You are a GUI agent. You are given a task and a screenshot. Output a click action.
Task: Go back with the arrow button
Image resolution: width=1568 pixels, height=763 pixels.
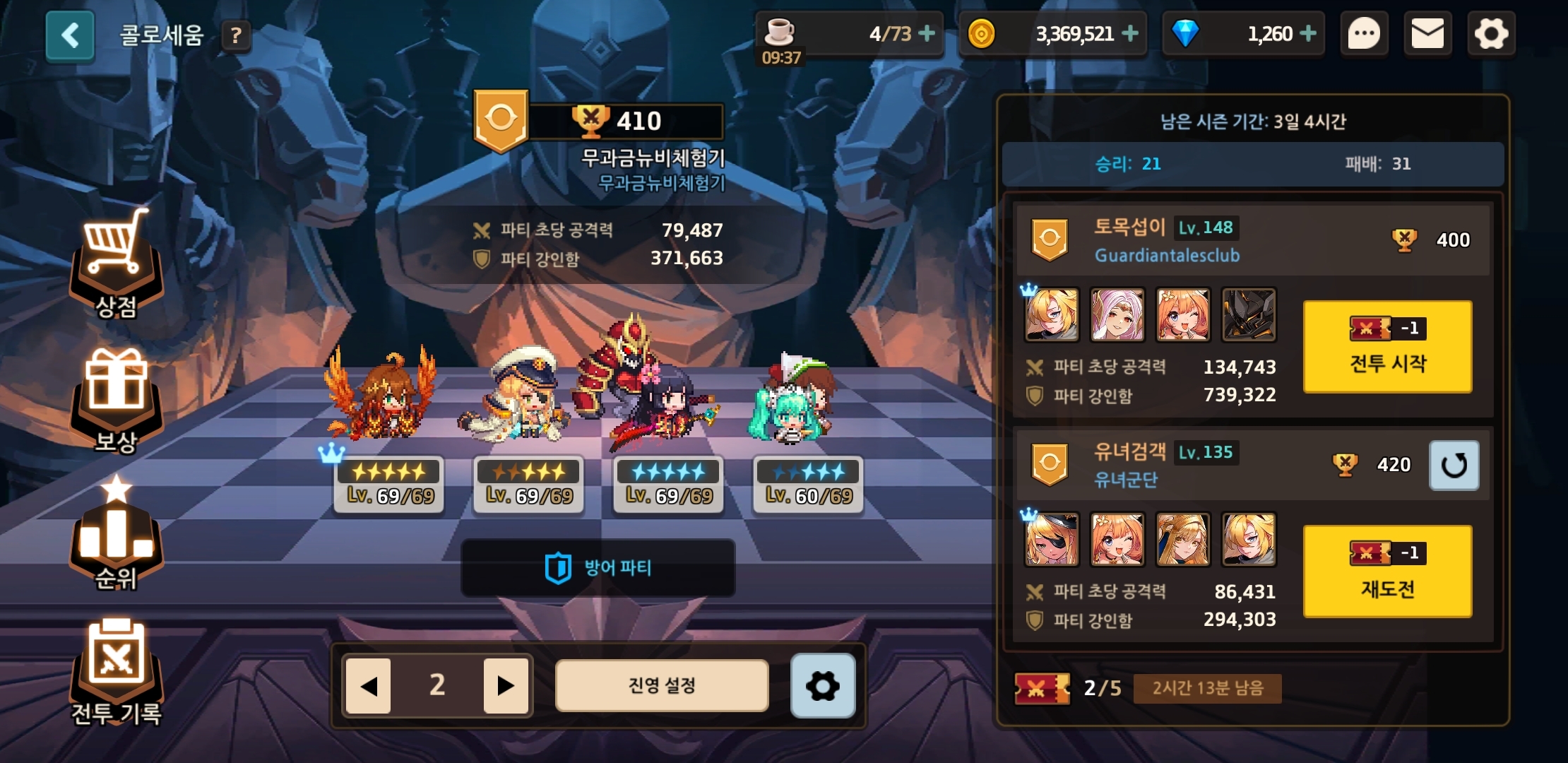pyautogui.click(x=70, y=35)
